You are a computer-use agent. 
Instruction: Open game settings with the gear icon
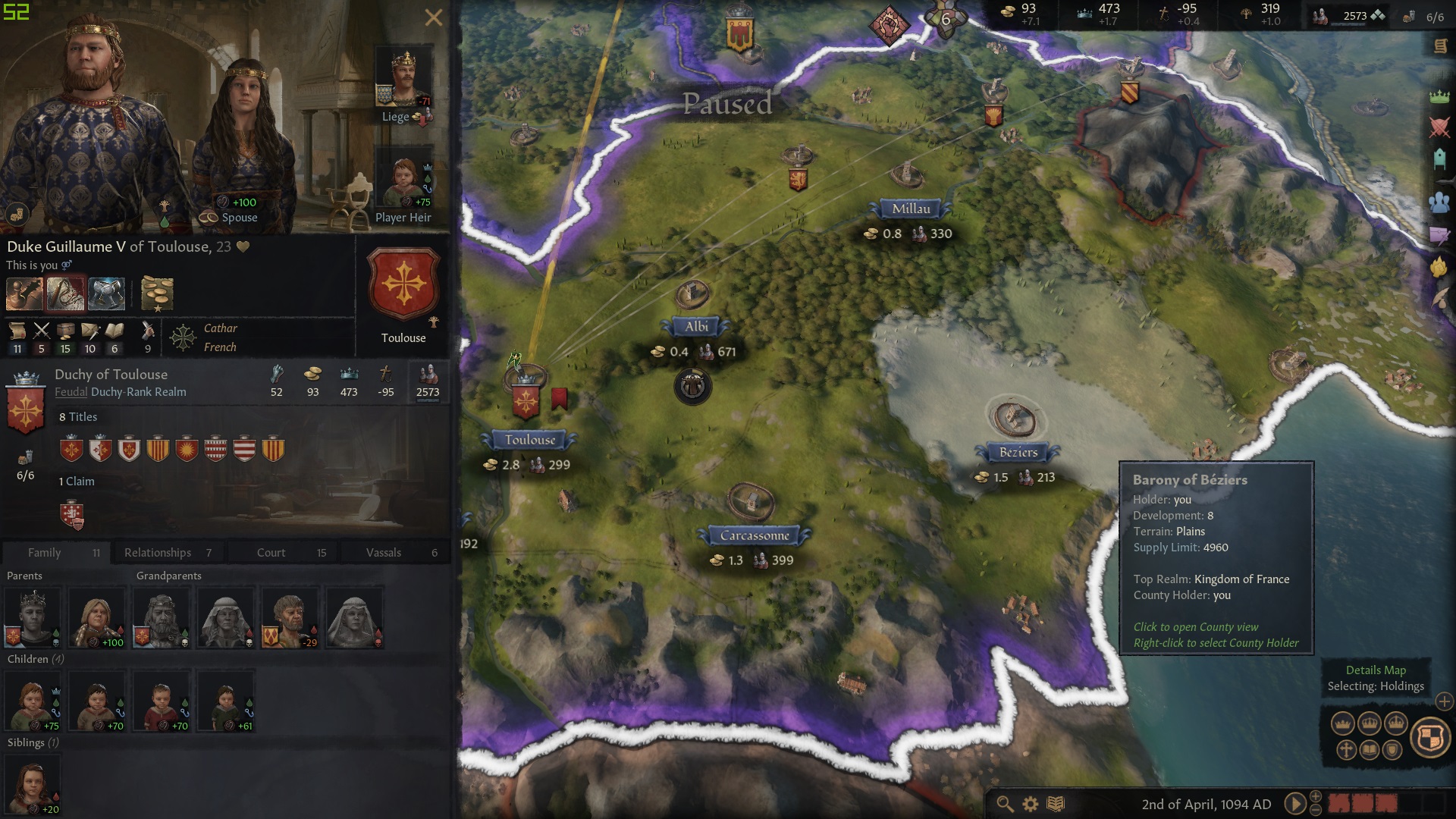1030,803
